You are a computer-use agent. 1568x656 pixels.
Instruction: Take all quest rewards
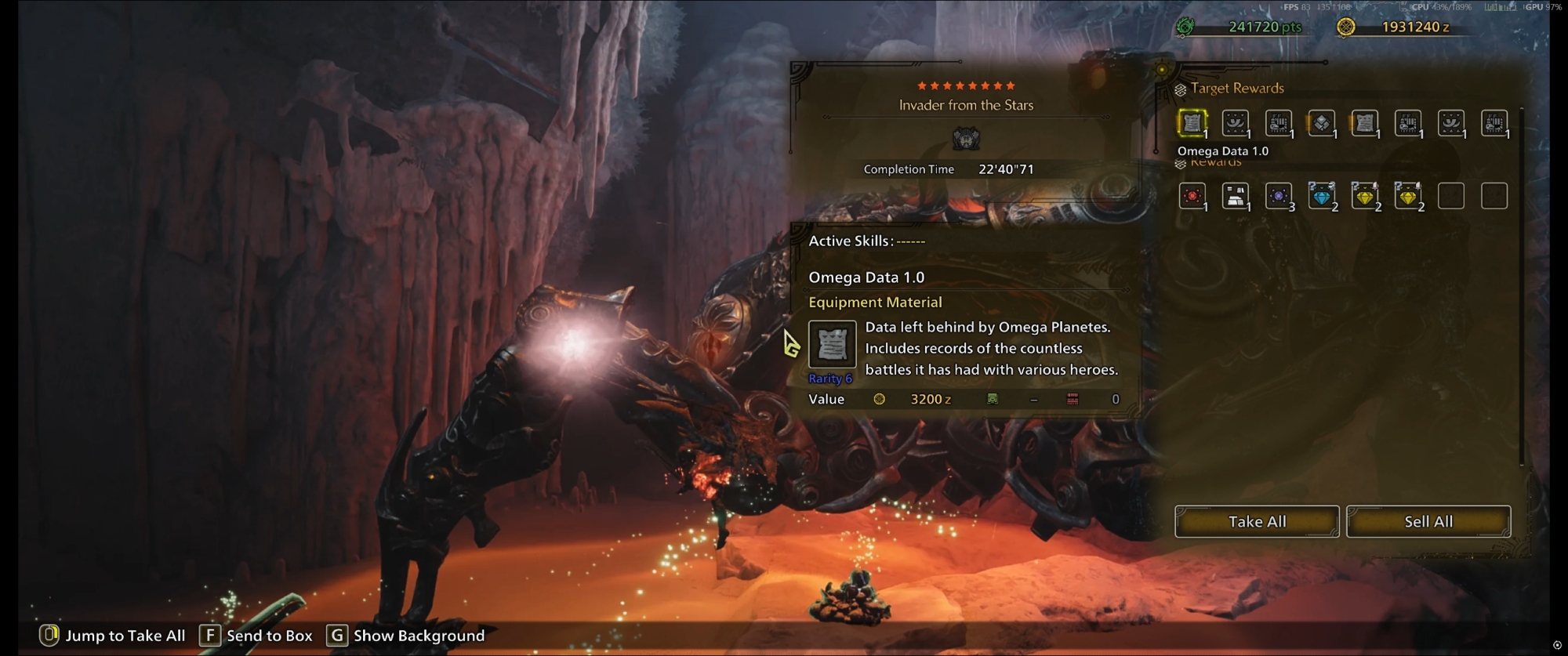[x=1256, y=521]
